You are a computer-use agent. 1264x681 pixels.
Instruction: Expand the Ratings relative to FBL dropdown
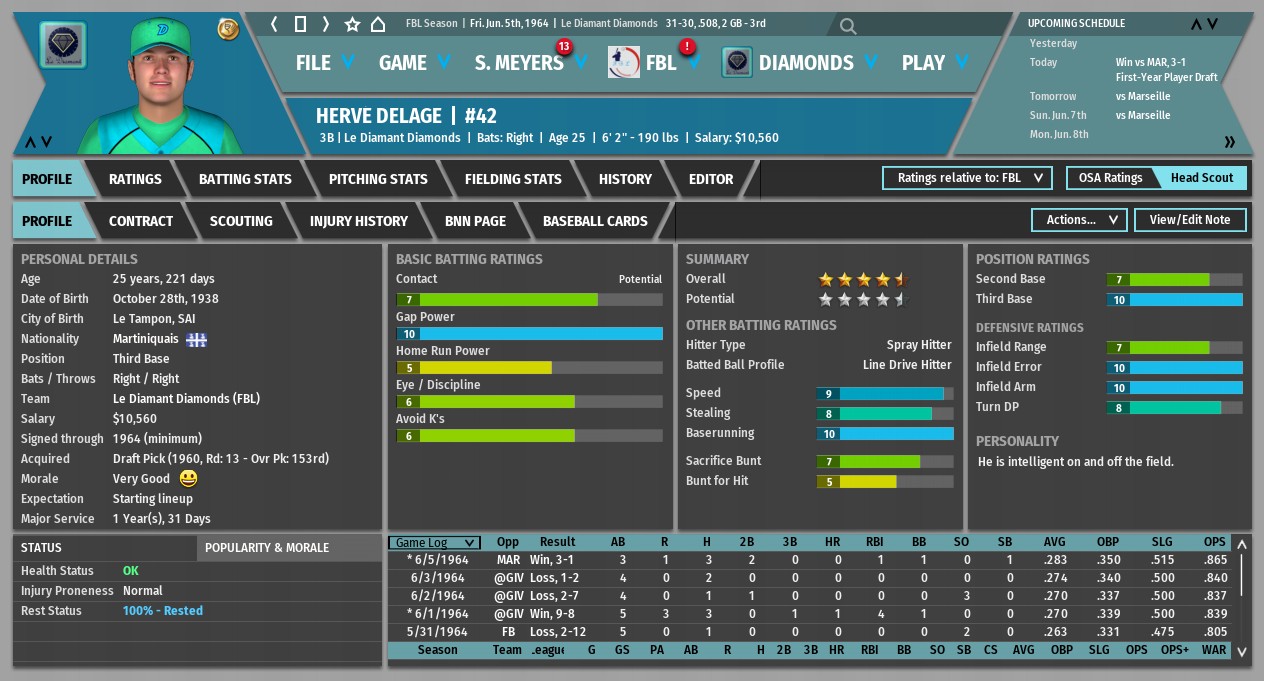(x=967, y=178)
